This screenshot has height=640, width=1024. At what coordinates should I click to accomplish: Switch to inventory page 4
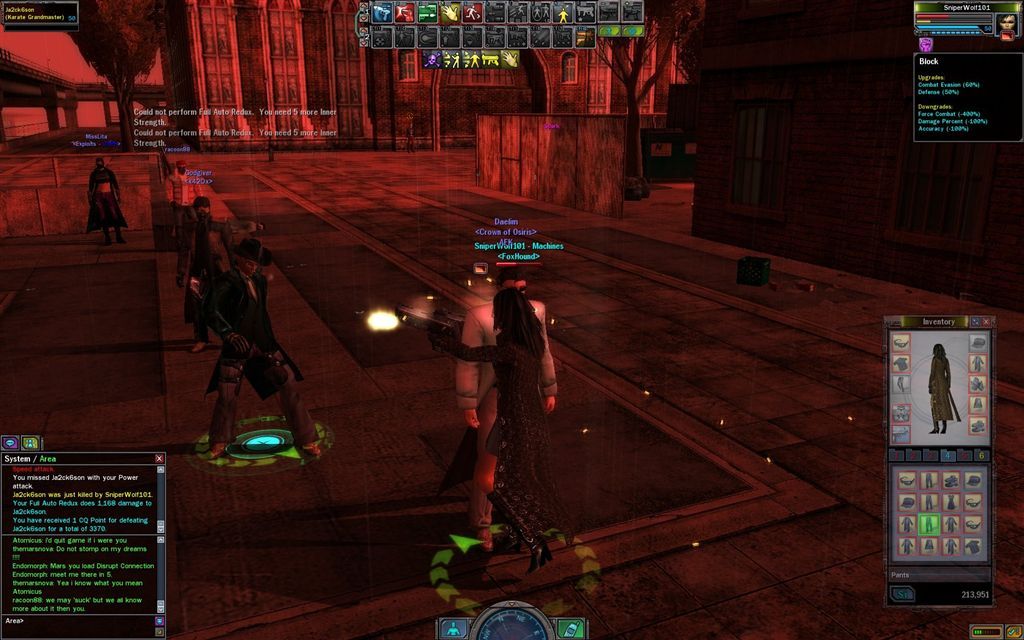coord(947,455)
